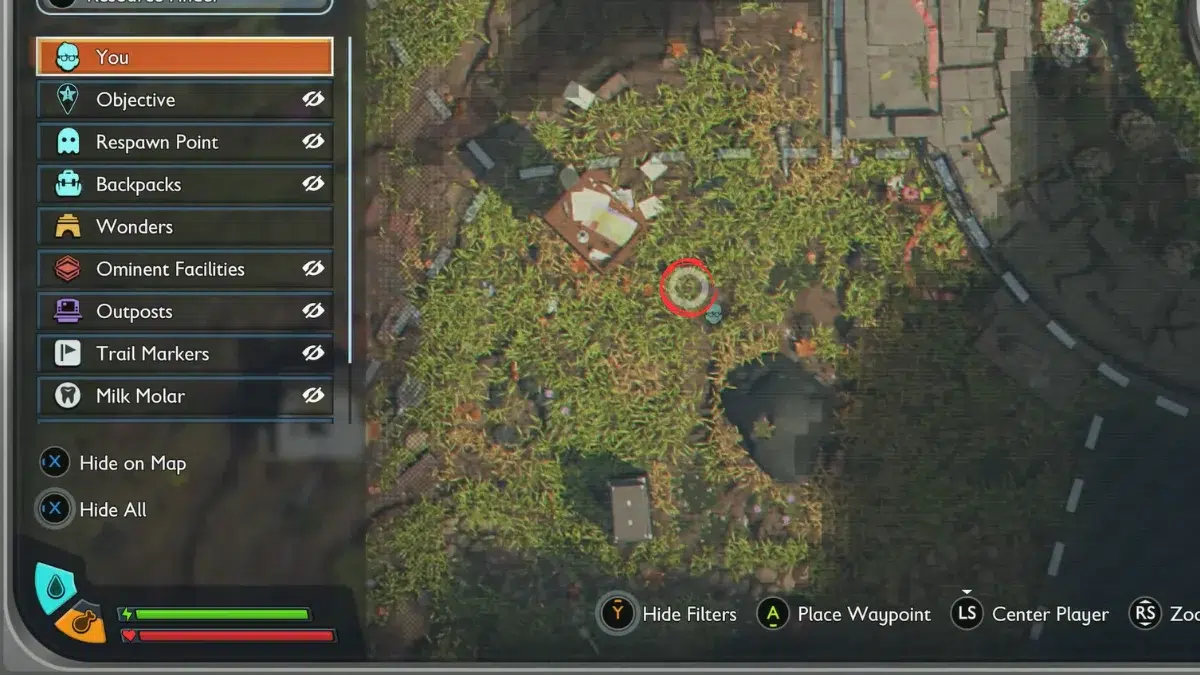Toggle Trail Markers eye icon
This screenshot has height=675, width=1200.
click(x=314, y=353)
